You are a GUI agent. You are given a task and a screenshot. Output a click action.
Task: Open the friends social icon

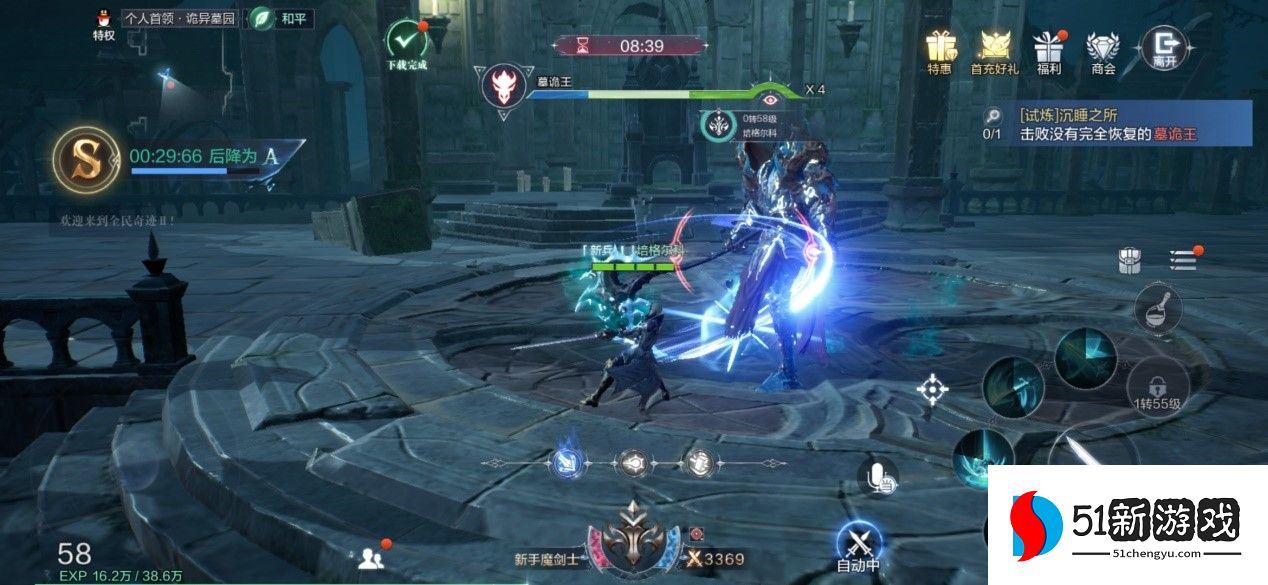pyautogui.click(x=371, y=557)
